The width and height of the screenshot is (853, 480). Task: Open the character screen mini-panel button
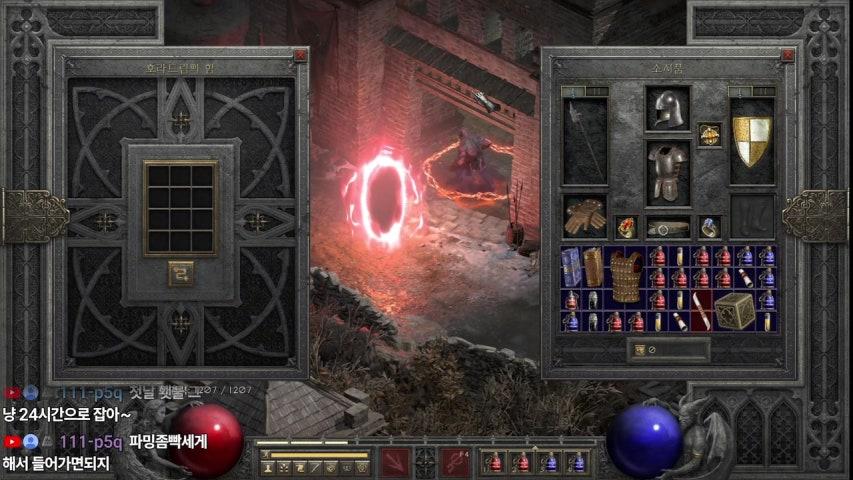point(268,467)
